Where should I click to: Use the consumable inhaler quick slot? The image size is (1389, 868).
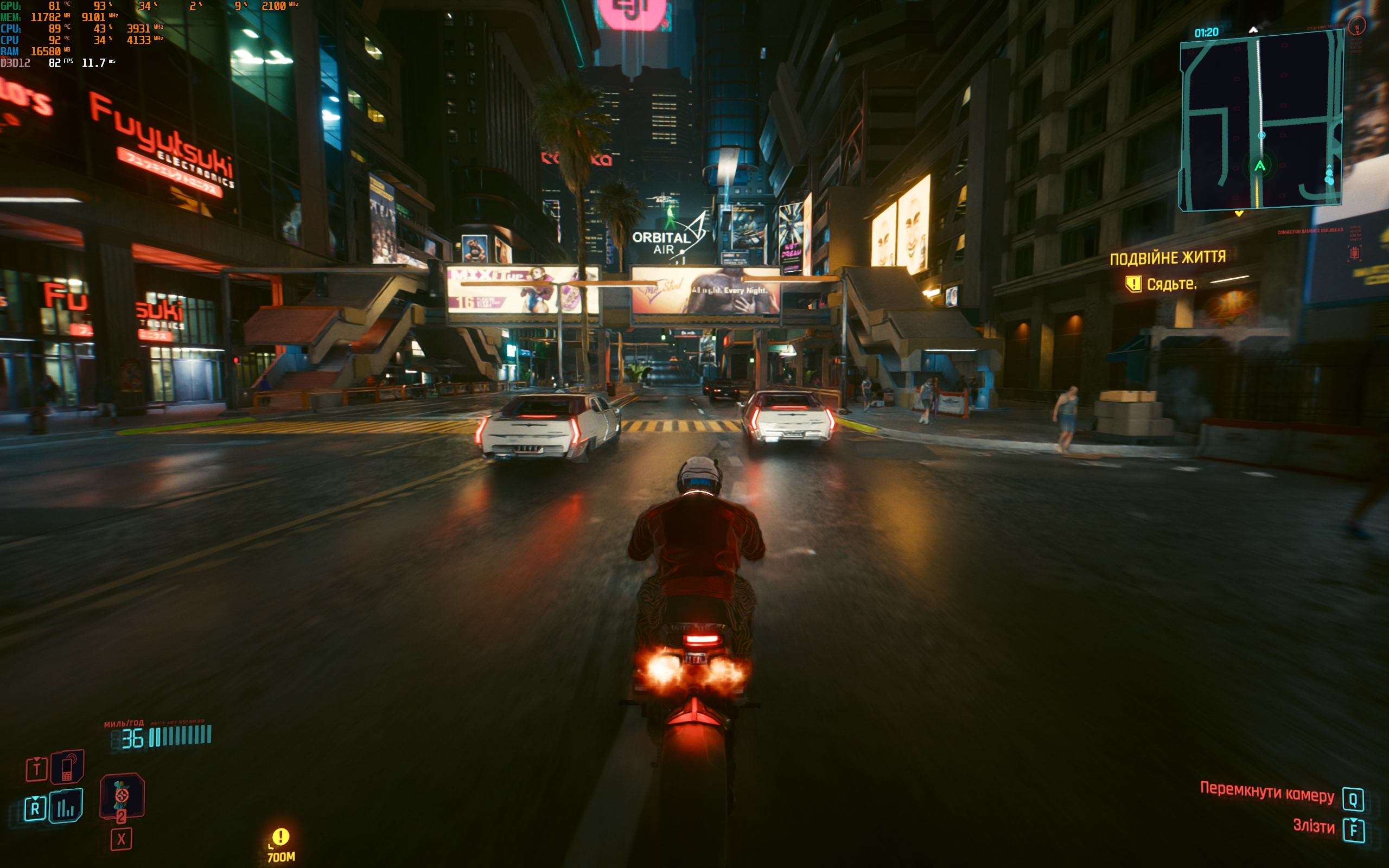pyautogui.click(x=122, y=795)
